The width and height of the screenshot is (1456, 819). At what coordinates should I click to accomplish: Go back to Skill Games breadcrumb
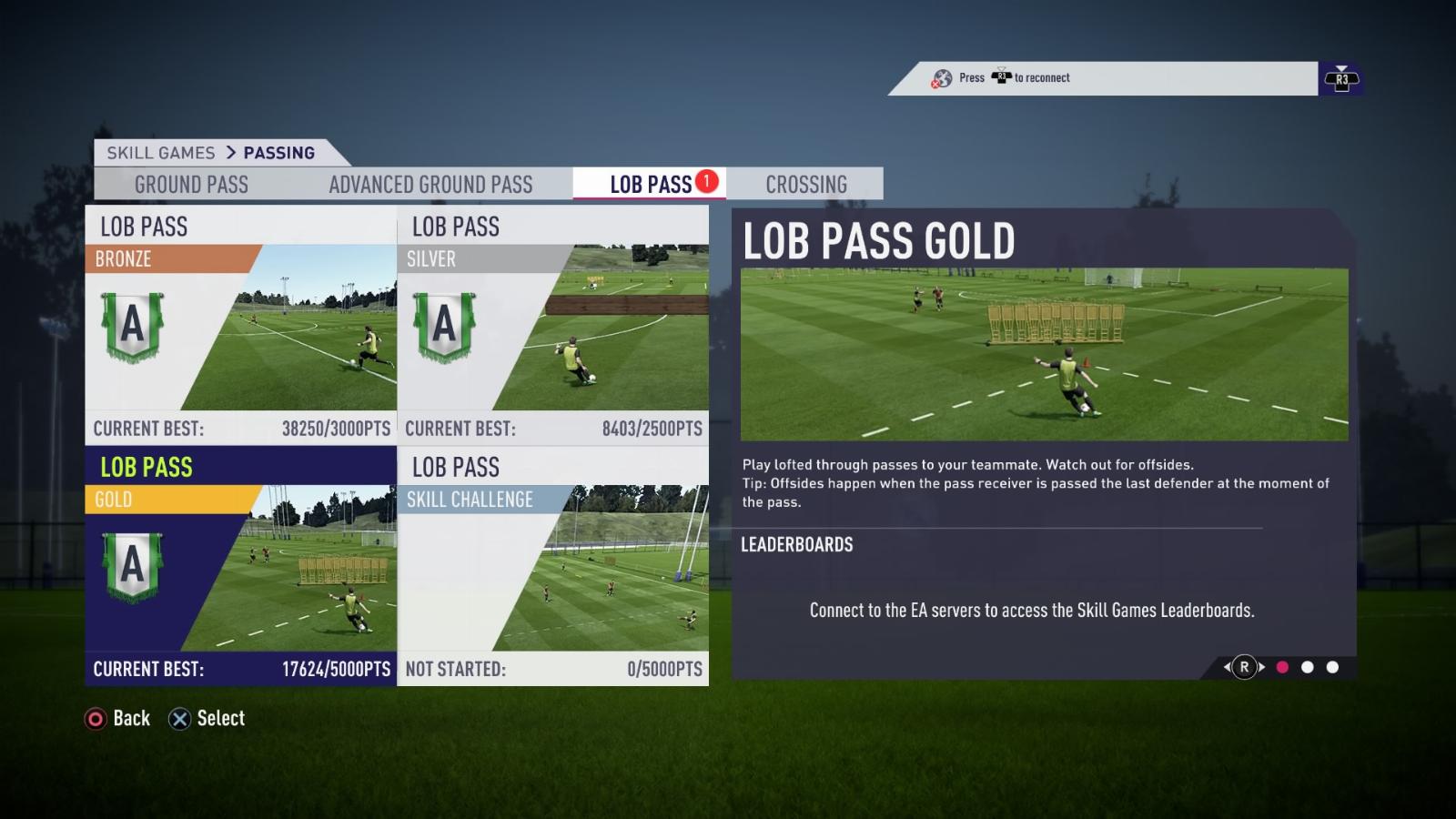coord(161,153)
